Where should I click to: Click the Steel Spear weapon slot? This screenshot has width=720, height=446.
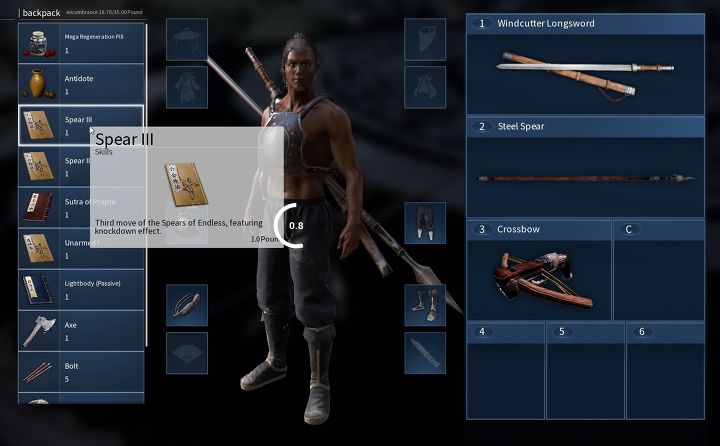[x=585, y=166]
